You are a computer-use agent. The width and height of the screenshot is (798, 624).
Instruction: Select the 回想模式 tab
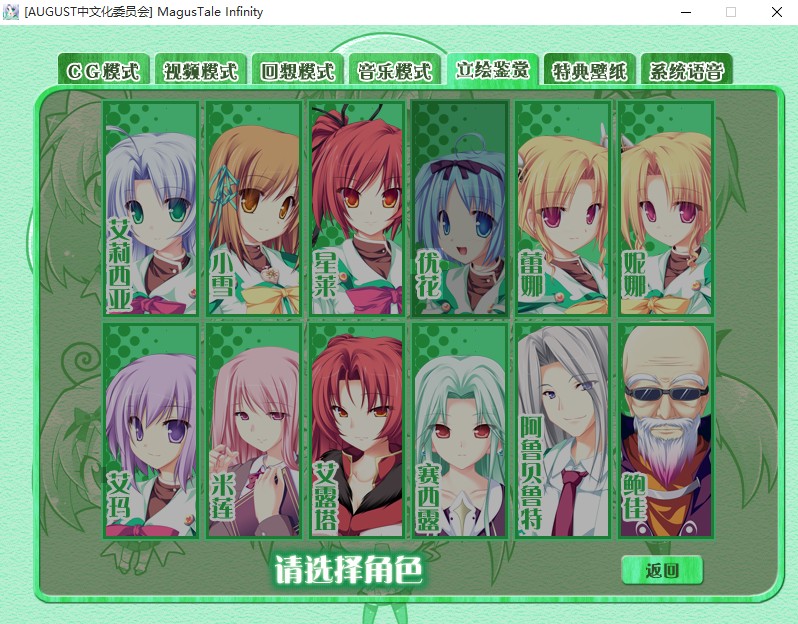click(298, 71)
